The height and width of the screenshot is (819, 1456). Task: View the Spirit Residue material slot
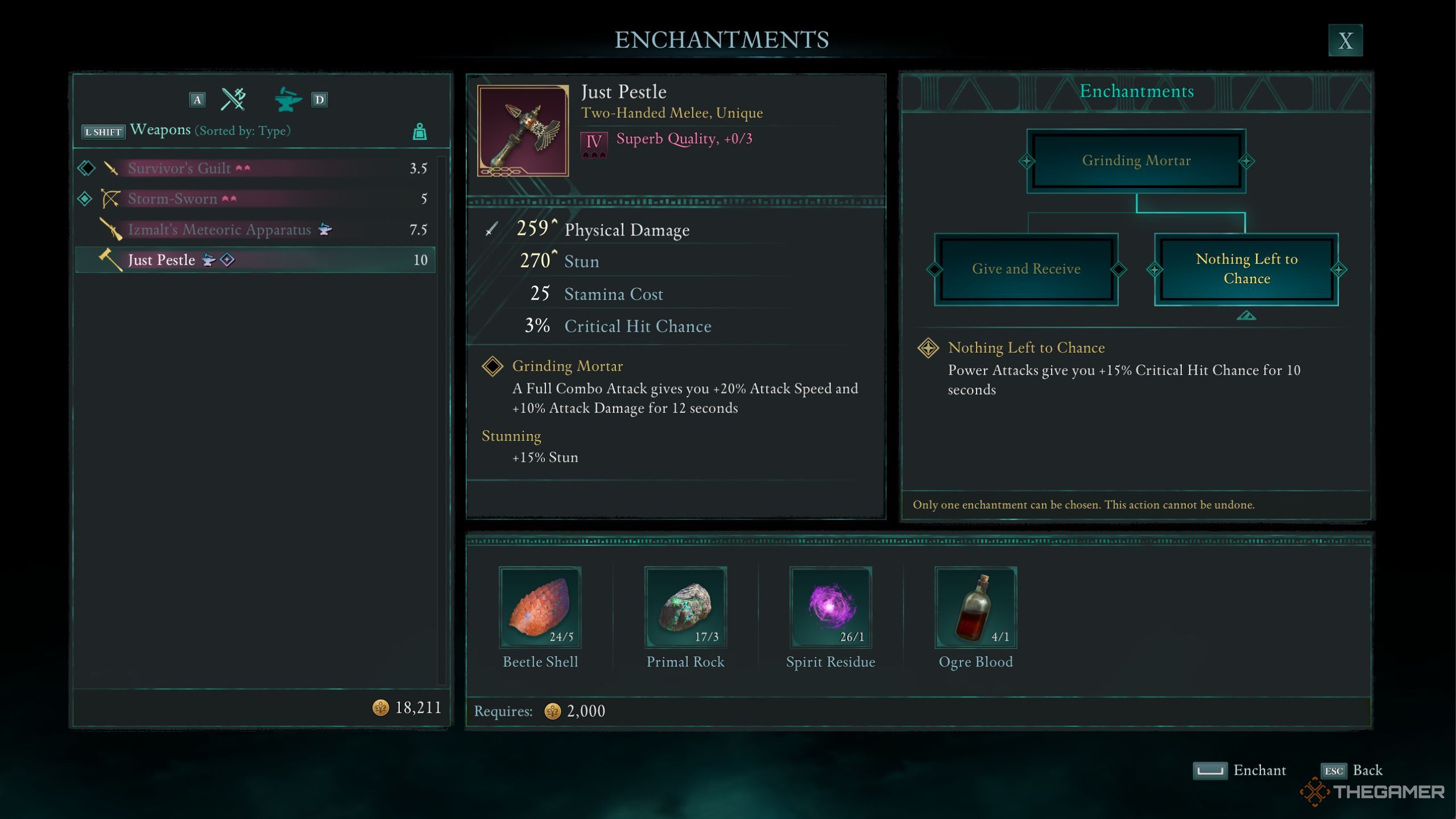830,607
